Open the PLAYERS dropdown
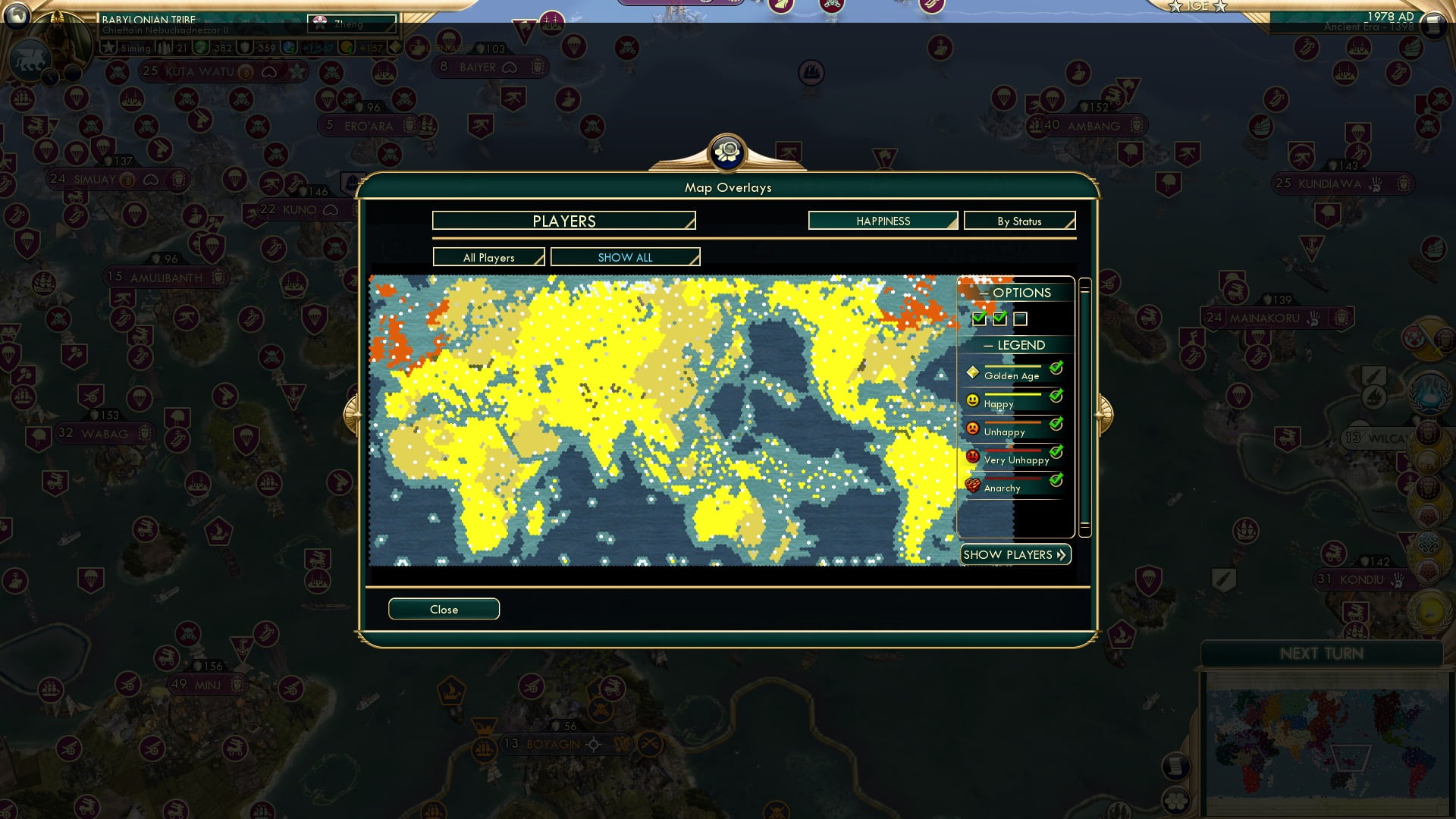The height and width of the screenshot is (819, 1456). click(x=563, y=221)
